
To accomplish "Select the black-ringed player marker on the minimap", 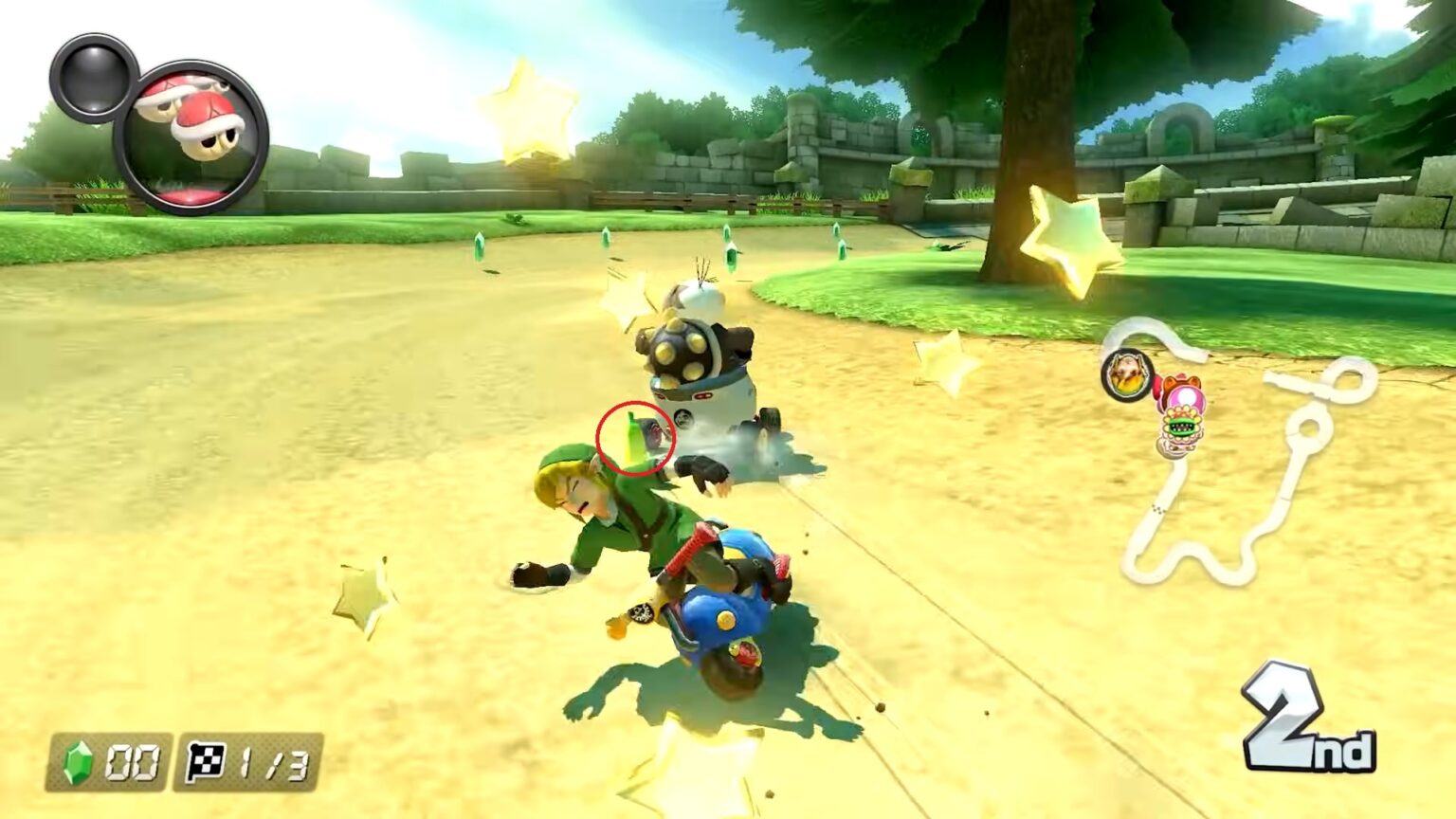I will point(1126,374).
